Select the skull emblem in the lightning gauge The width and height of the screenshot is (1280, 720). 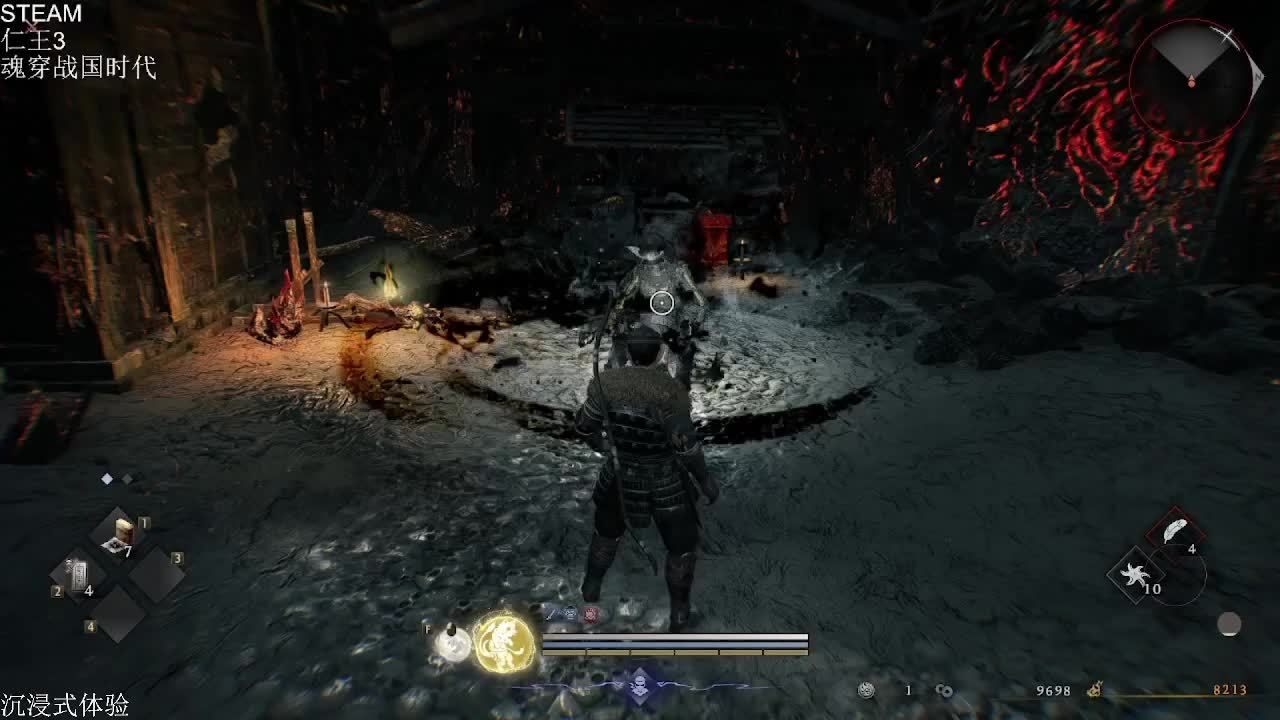(x=639, y=686)
